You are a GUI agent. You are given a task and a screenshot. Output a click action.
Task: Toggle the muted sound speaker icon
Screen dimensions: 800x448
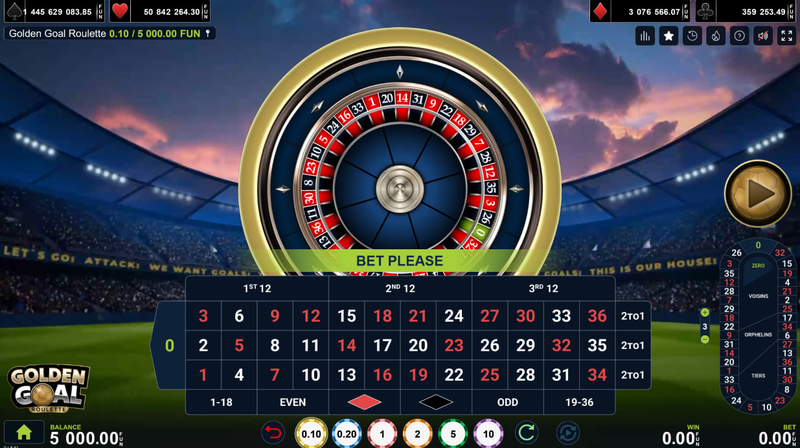pyautogui.click(x=764, y=36)
